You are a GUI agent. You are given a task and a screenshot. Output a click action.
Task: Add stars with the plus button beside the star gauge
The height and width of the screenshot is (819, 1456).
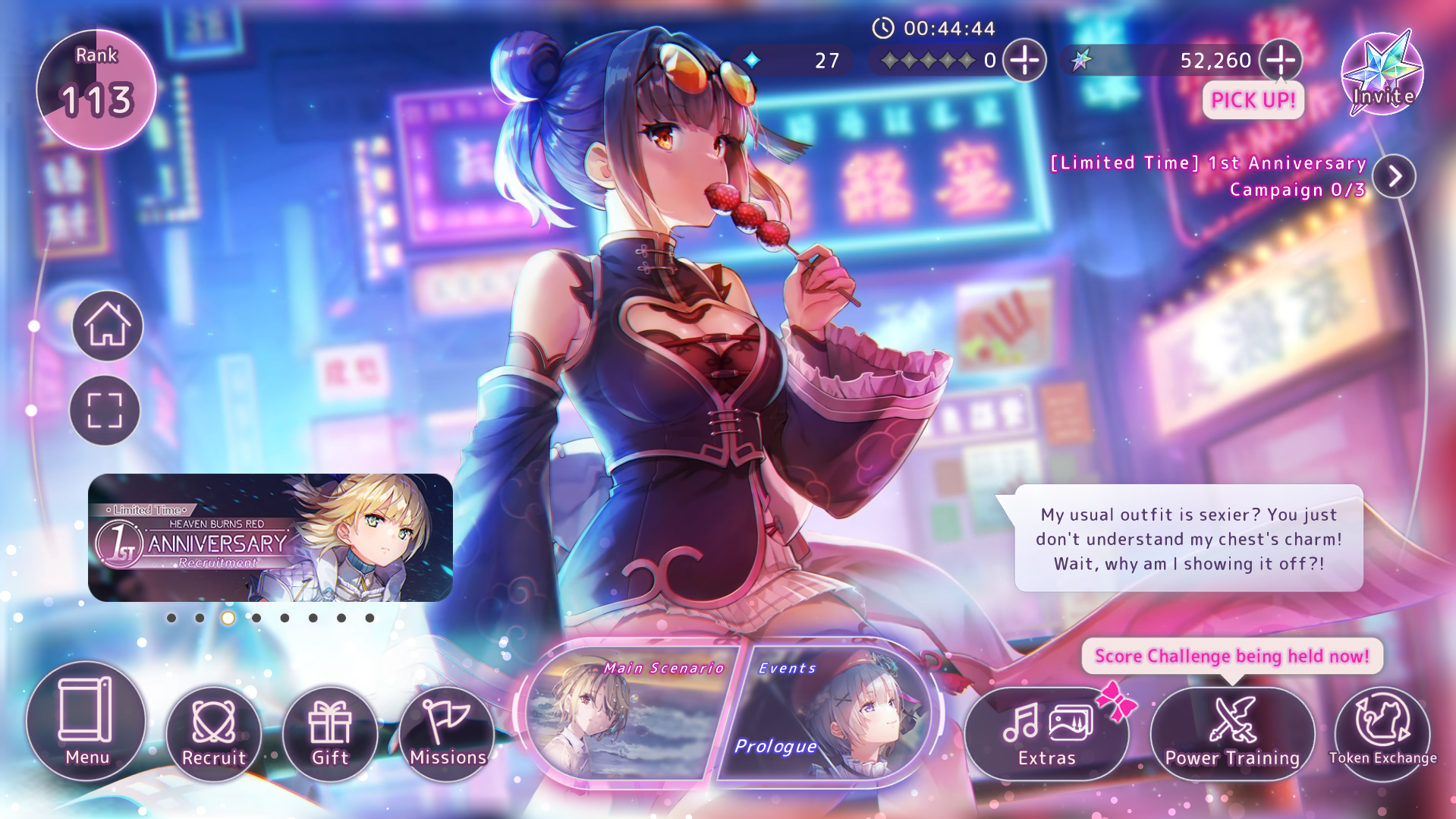tap(1024, 60)
